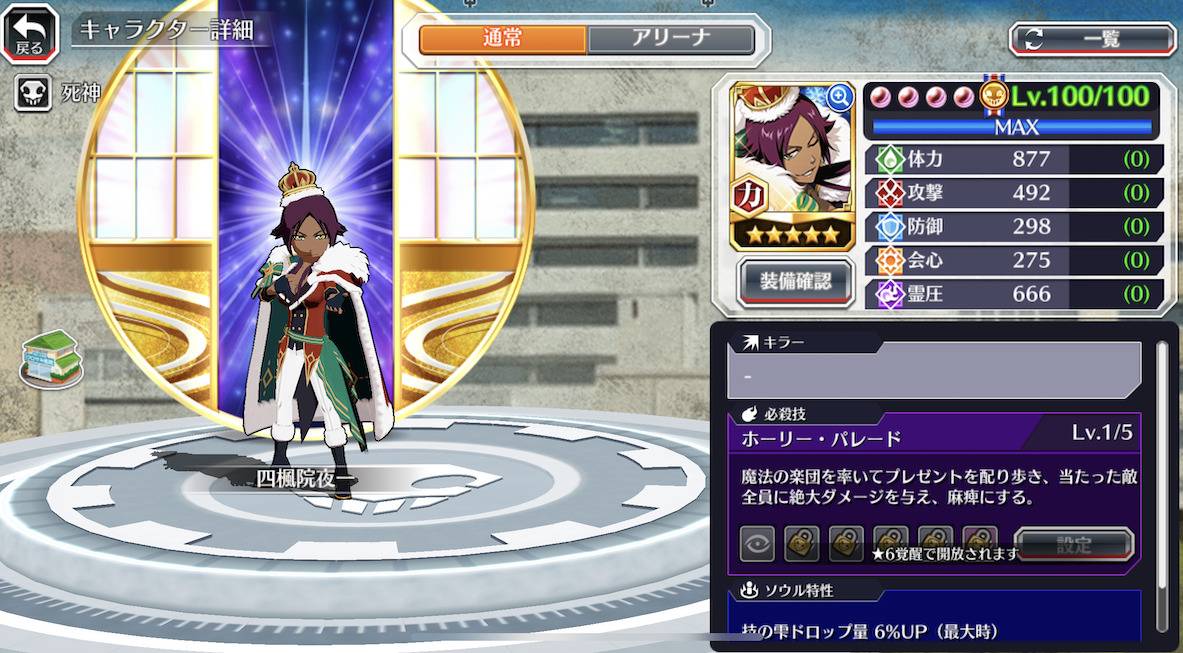This screenshot has width=1183, height=653.
Task: Open 装備確認 equipment check
Action: 795,282
